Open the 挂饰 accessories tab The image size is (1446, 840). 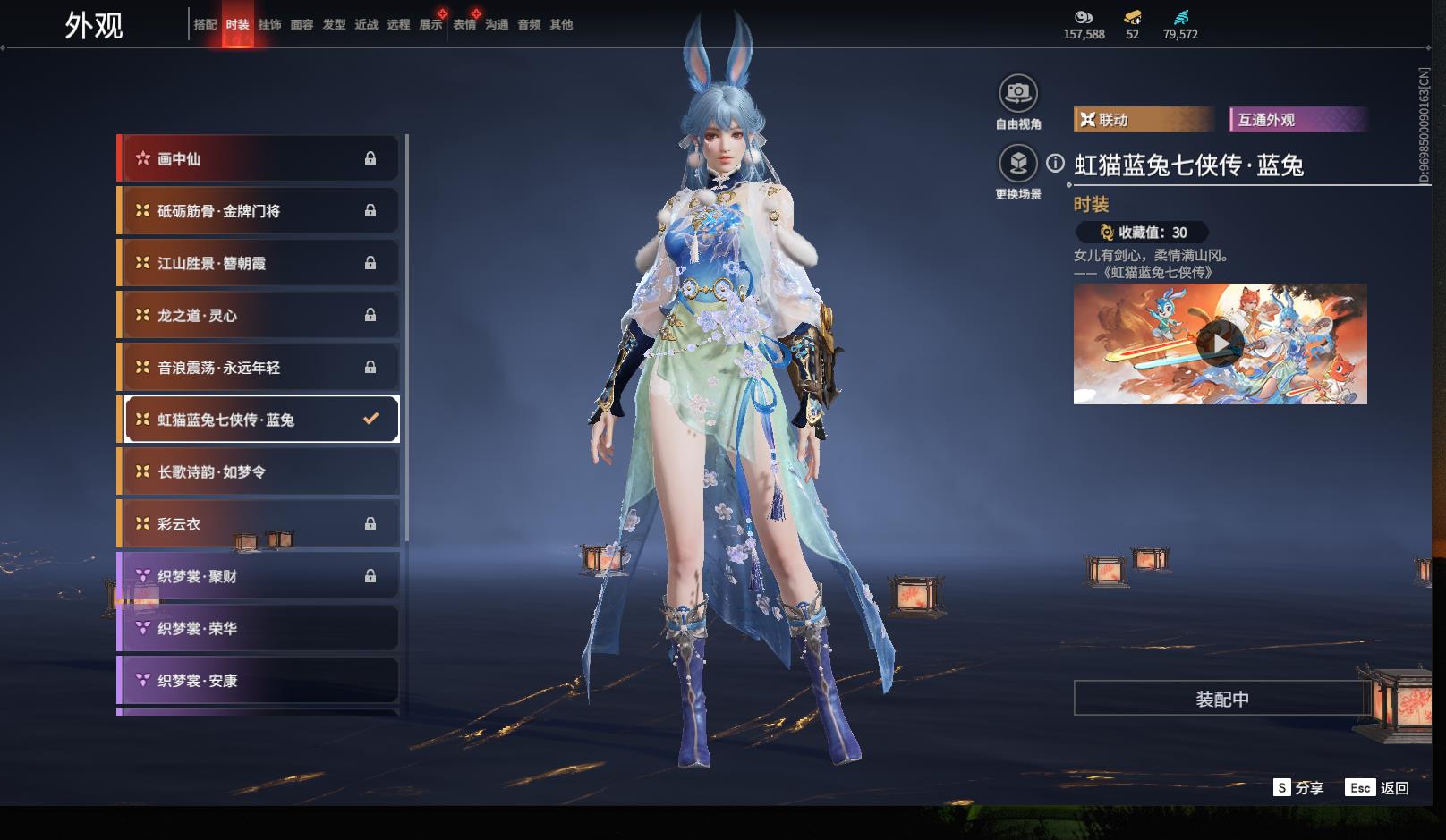pos(269,25)
